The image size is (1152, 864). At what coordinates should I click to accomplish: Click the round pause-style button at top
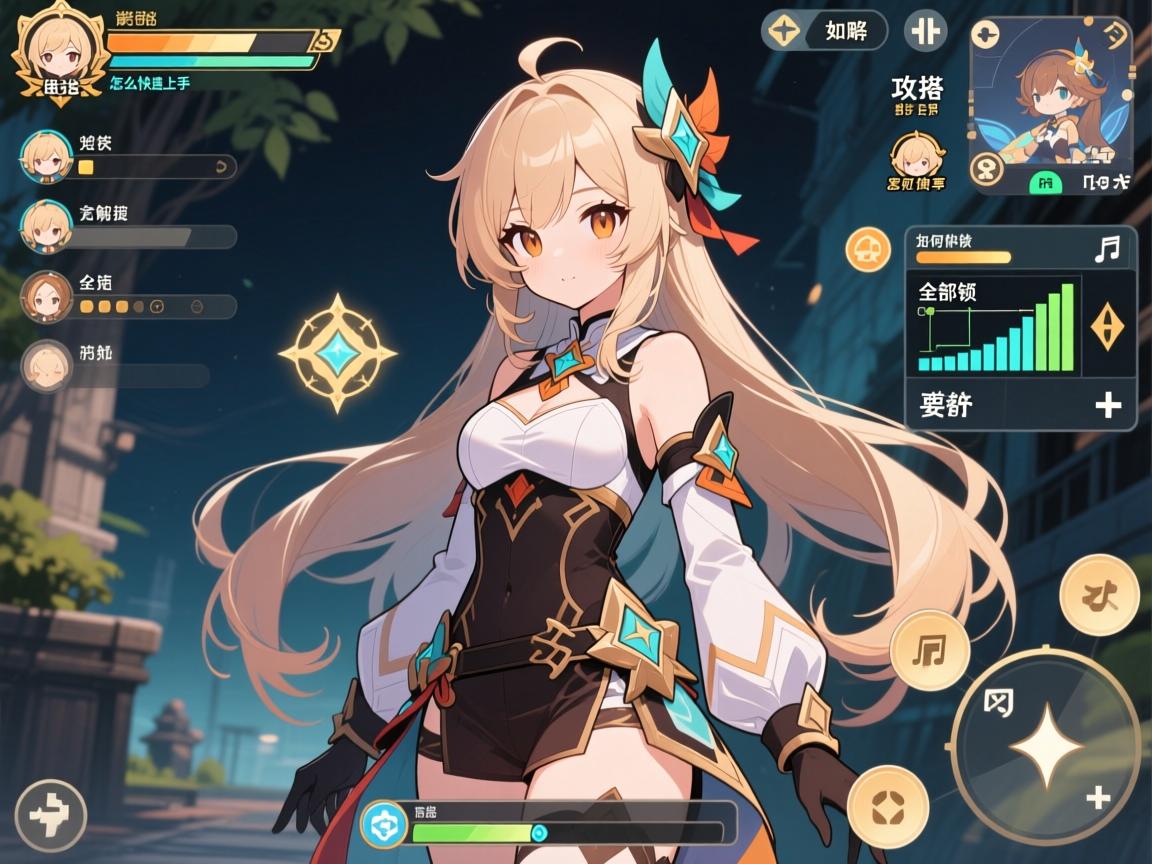pos(925,31)
